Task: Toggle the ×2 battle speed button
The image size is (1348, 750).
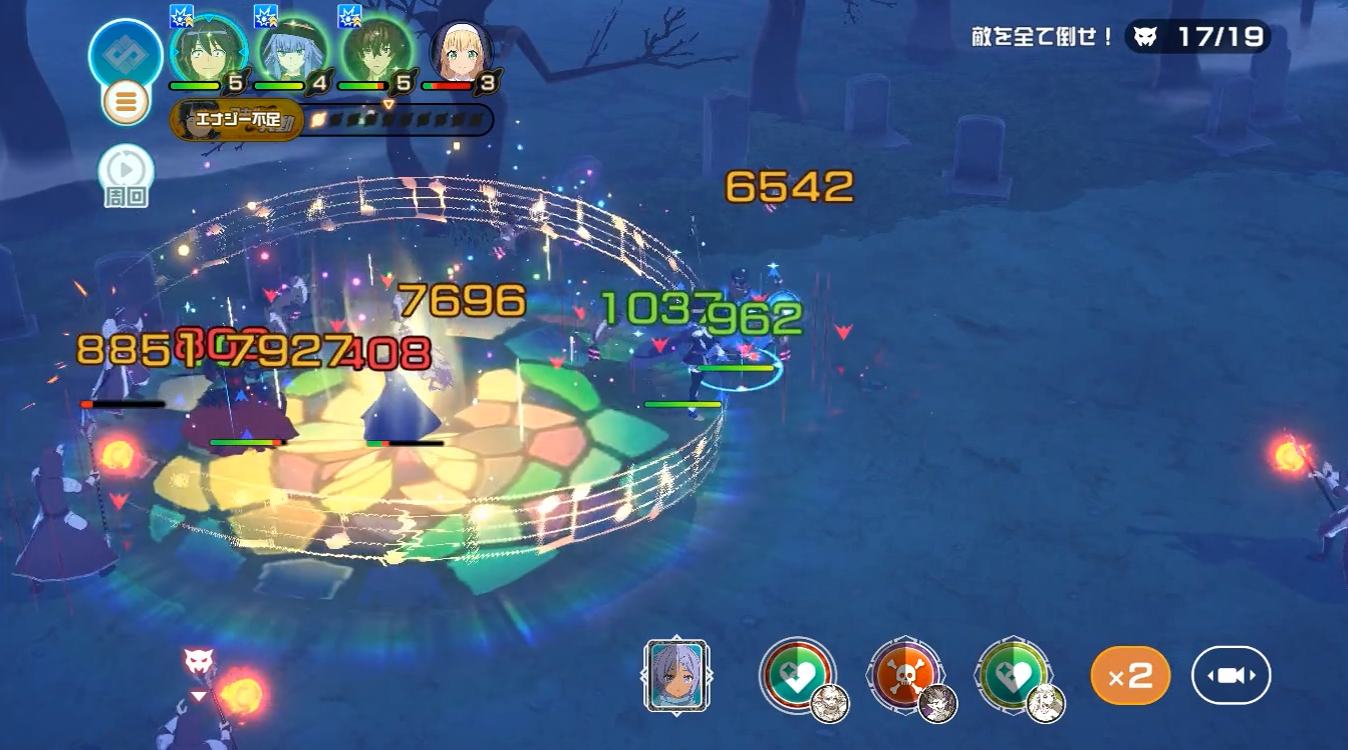Action: coord(1130,676)
